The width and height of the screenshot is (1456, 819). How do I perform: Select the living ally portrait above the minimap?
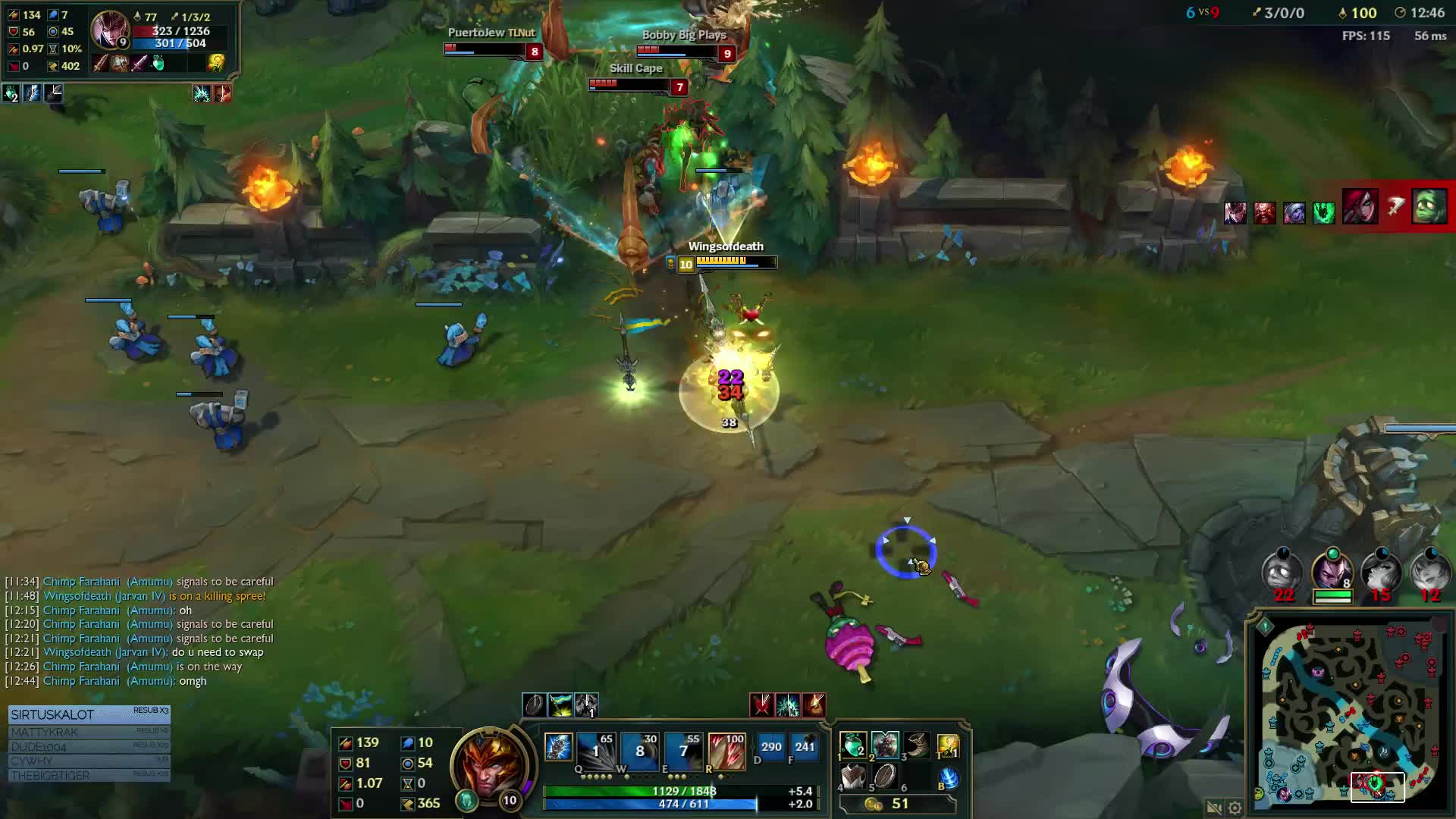(x=1332, y=570)
